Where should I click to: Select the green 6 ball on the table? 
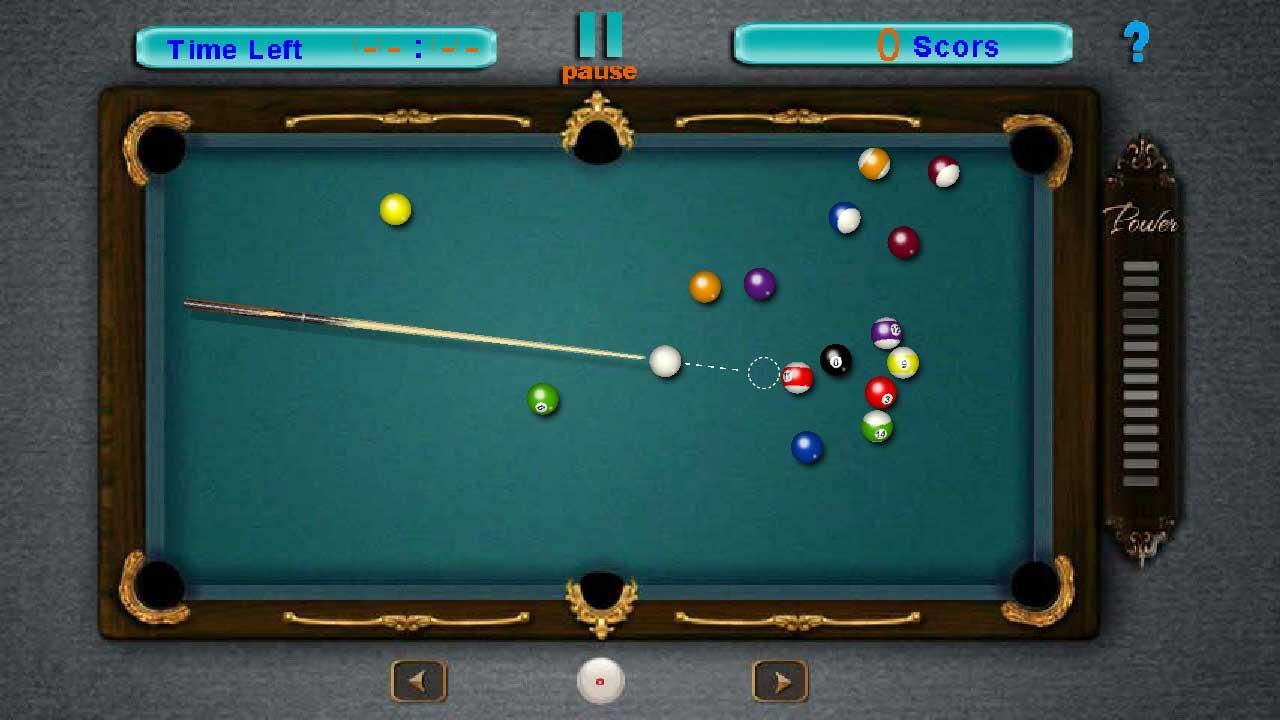541,401
